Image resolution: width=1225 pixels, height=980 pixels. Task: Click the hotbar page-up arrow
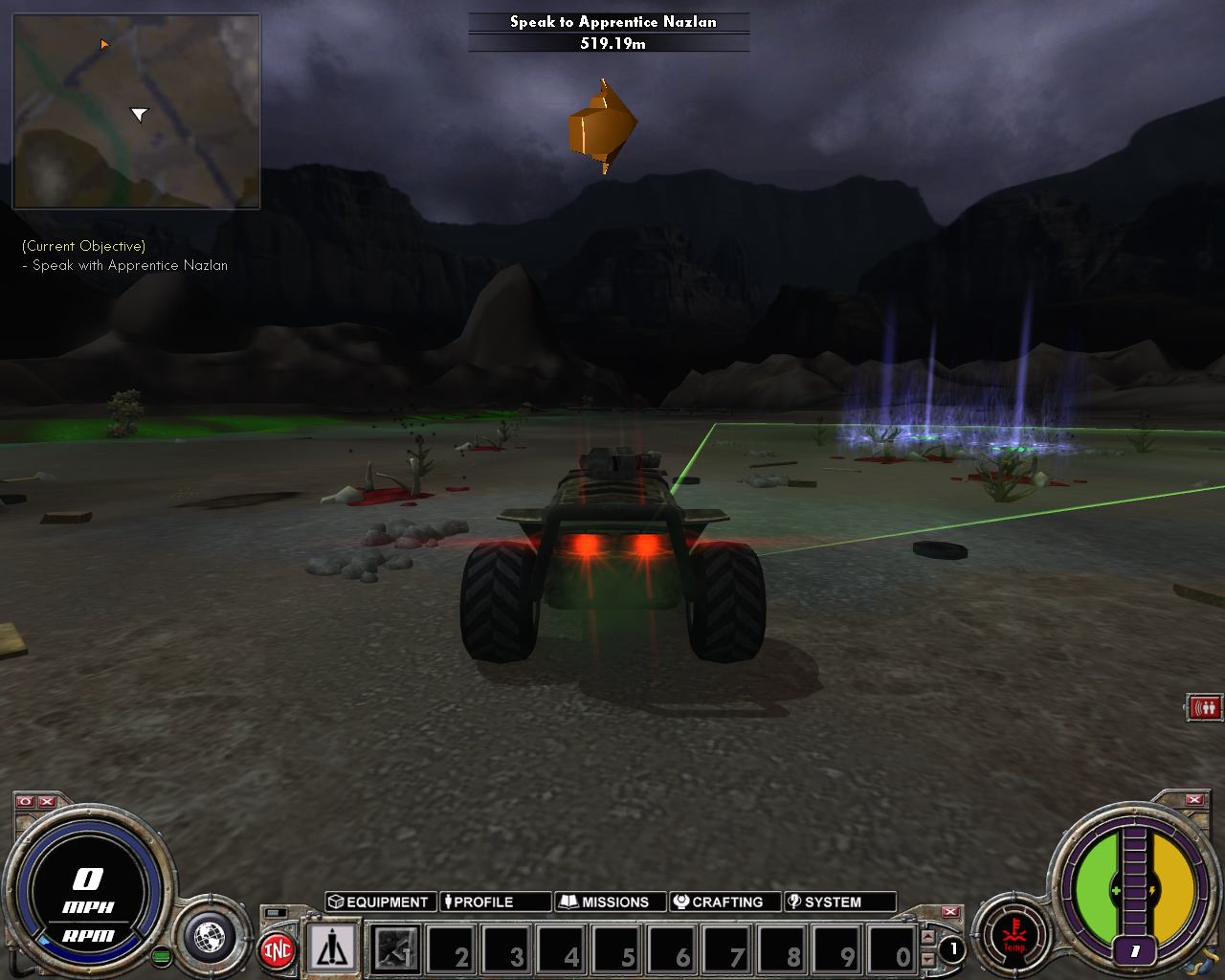pos(926,936)
